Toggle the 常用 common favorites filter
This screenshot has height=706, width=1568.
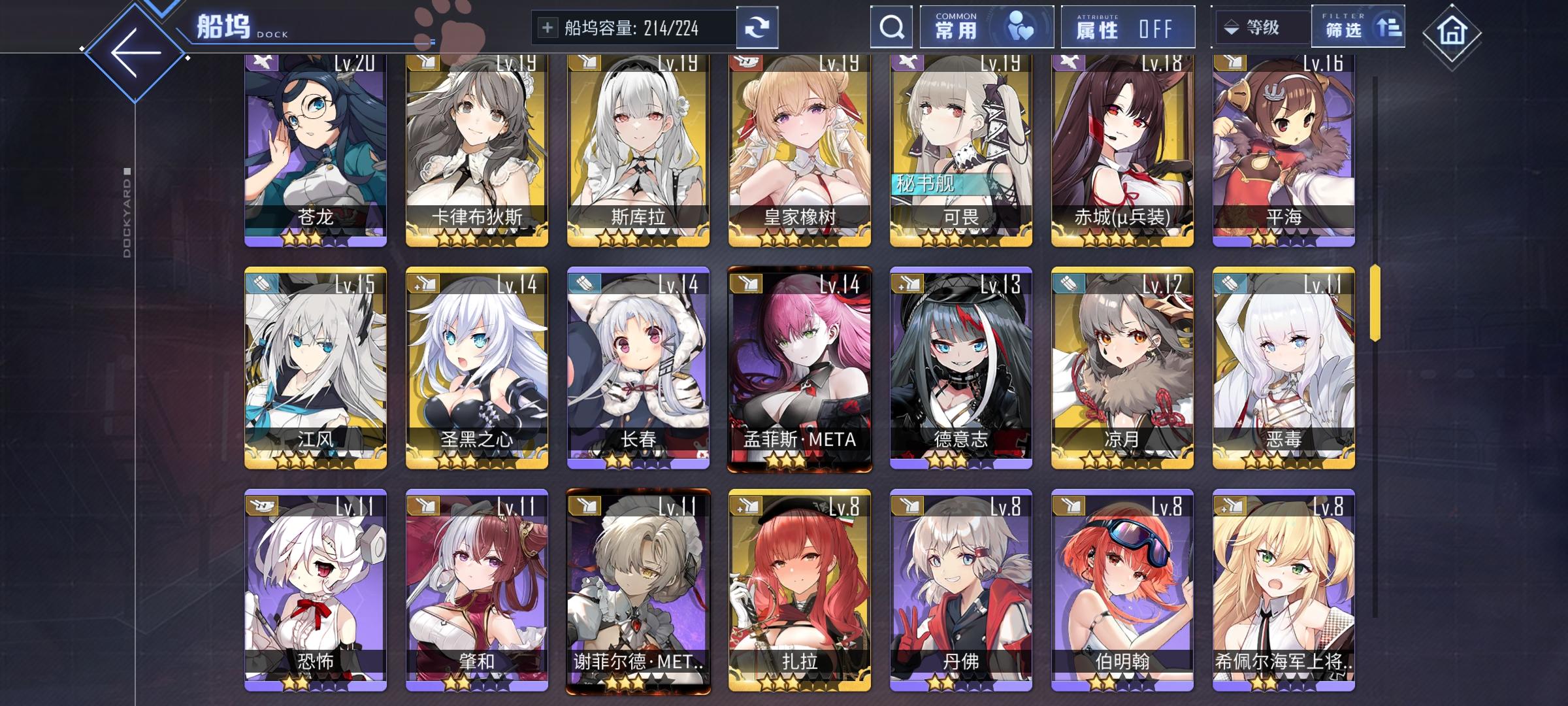[985, 27]
